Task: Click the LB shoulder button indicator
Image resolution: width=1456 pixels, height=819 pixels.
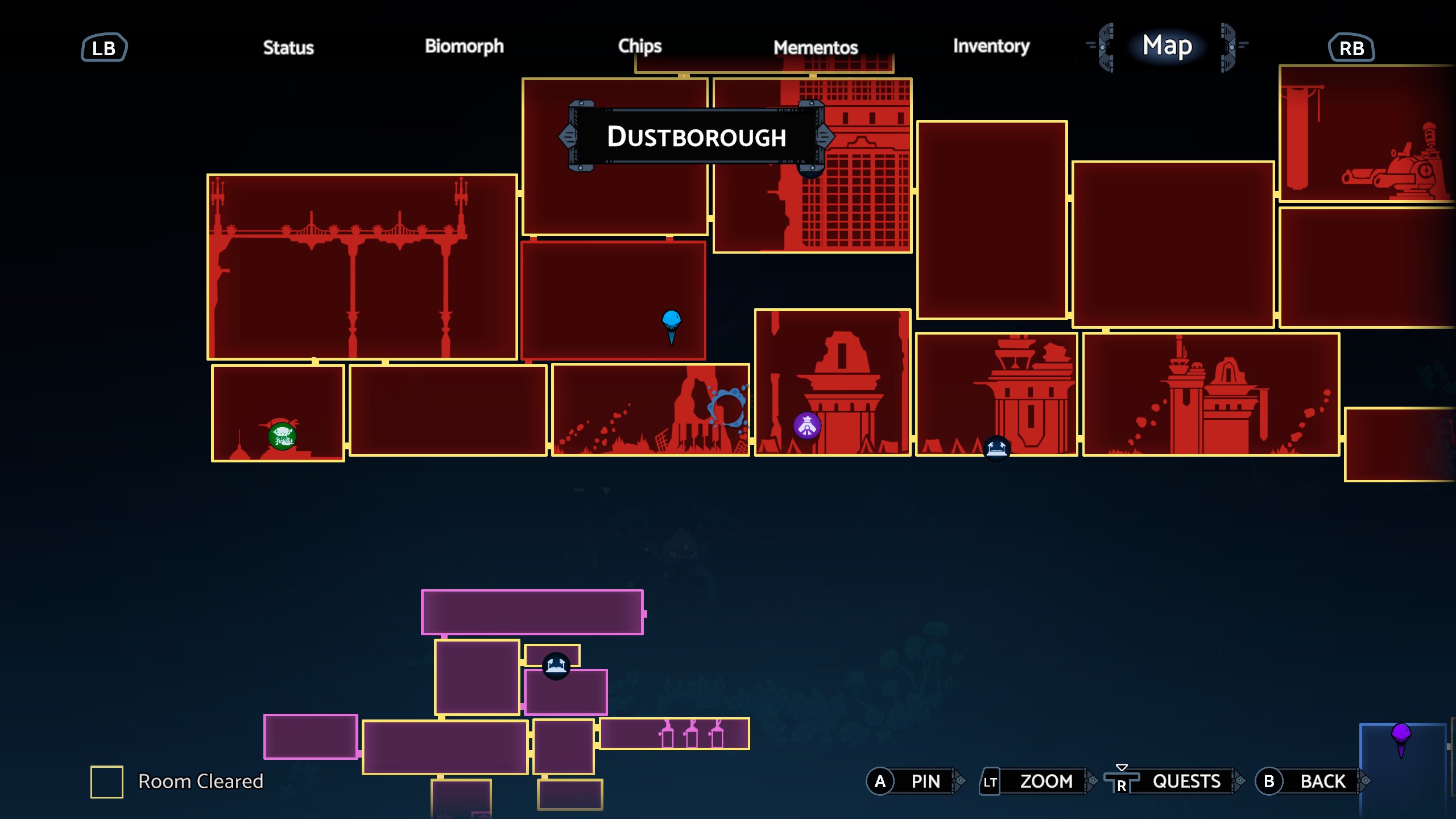Action: [104, 47]
